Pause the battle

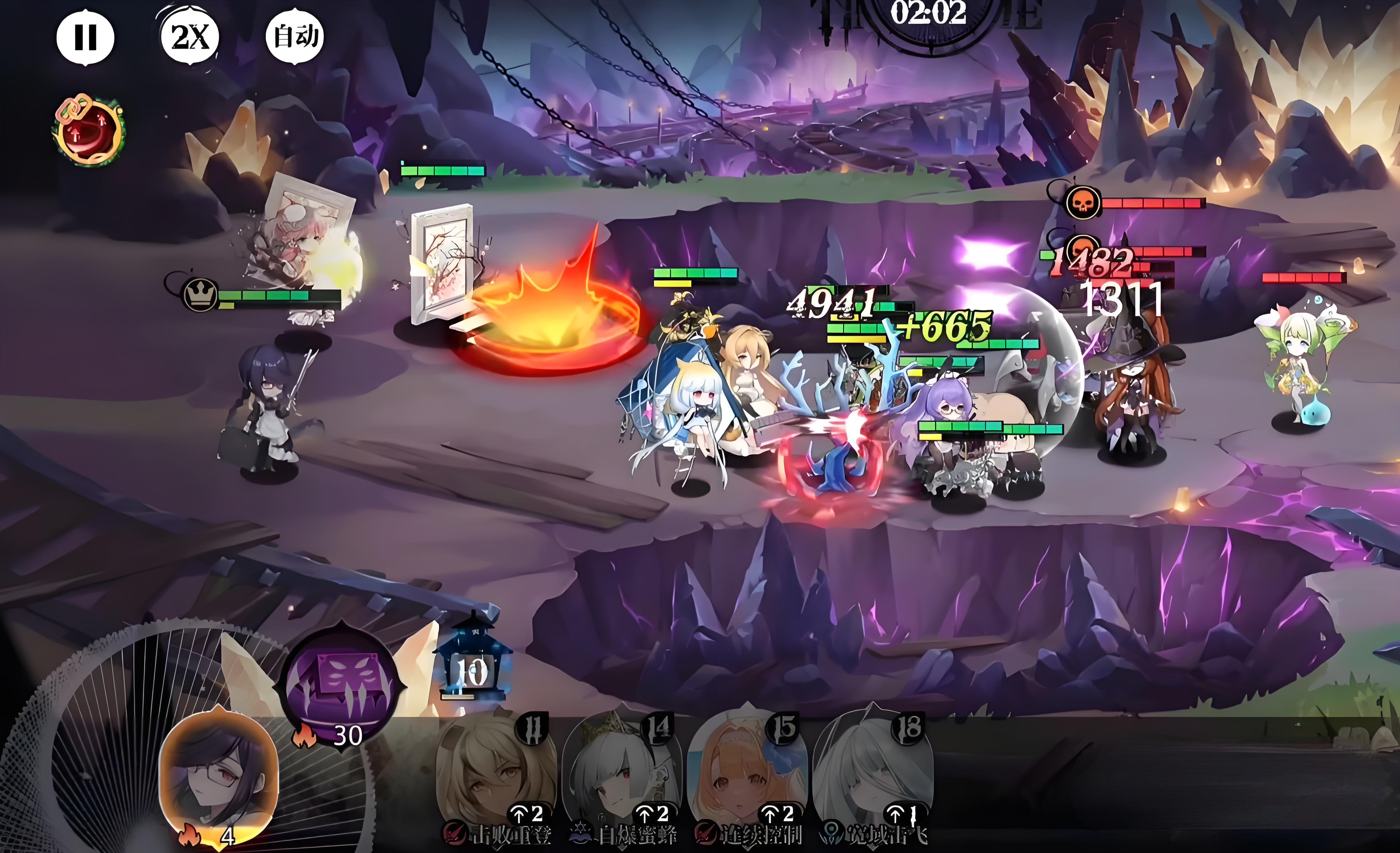[85, 37]
